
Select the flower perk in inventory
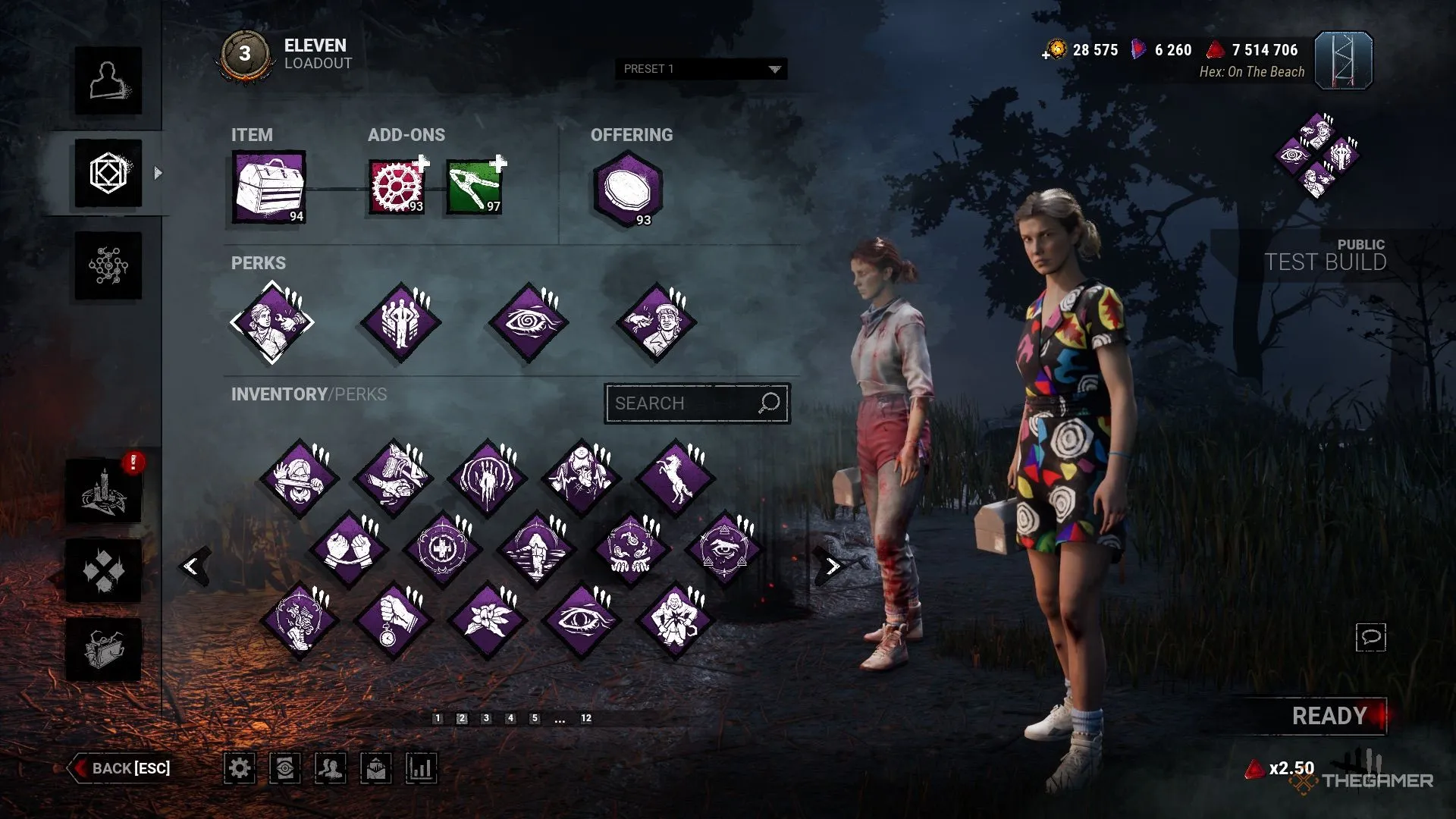488,620
